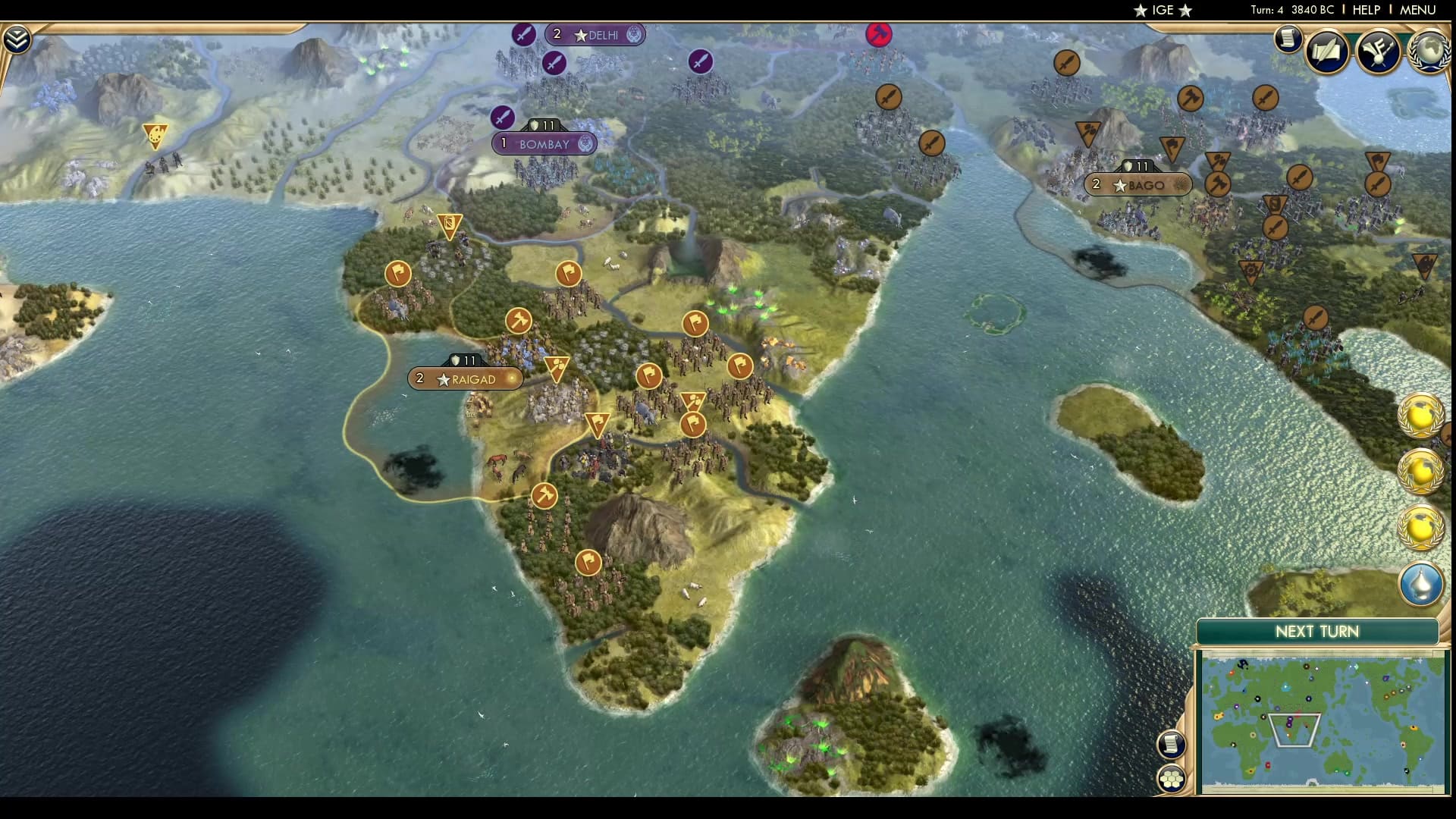
Task: Toggle the red combat notification icon
Action: click(879, 34)
